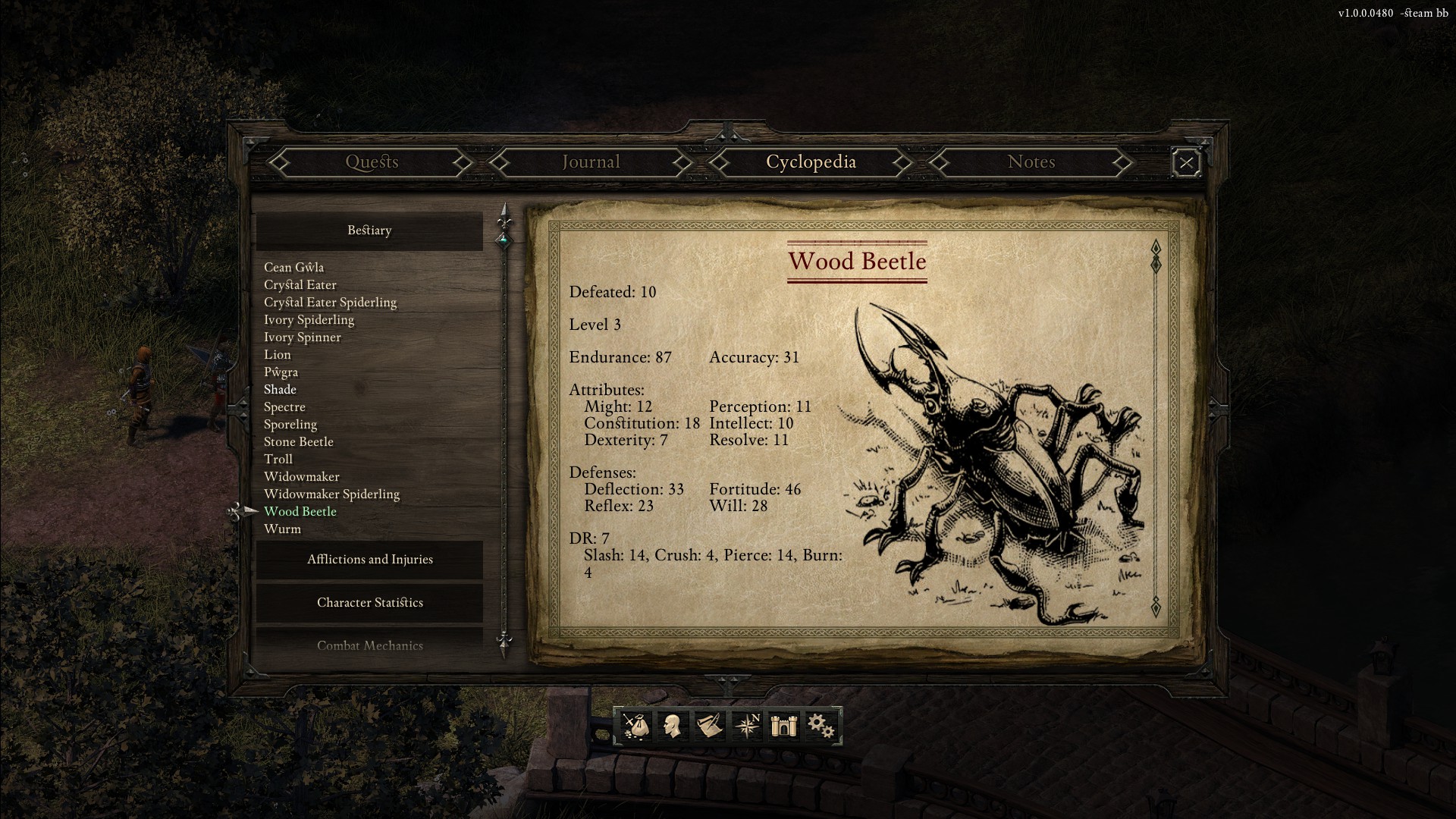
Task: Close the journal window
Action: click(1186, 163)
